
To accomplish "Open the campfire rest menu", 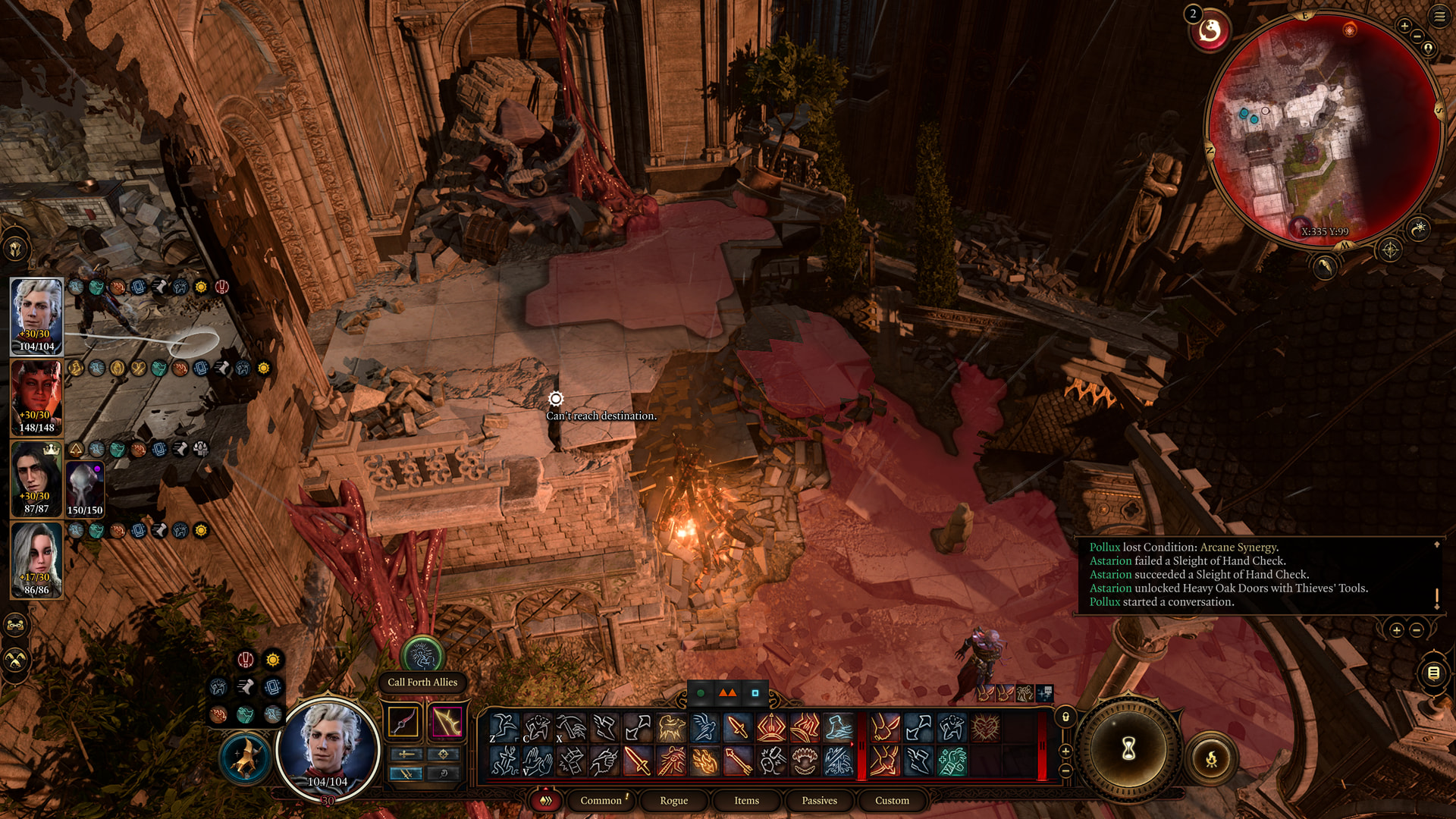I will pyautogui.click(x=1211, y=758).
